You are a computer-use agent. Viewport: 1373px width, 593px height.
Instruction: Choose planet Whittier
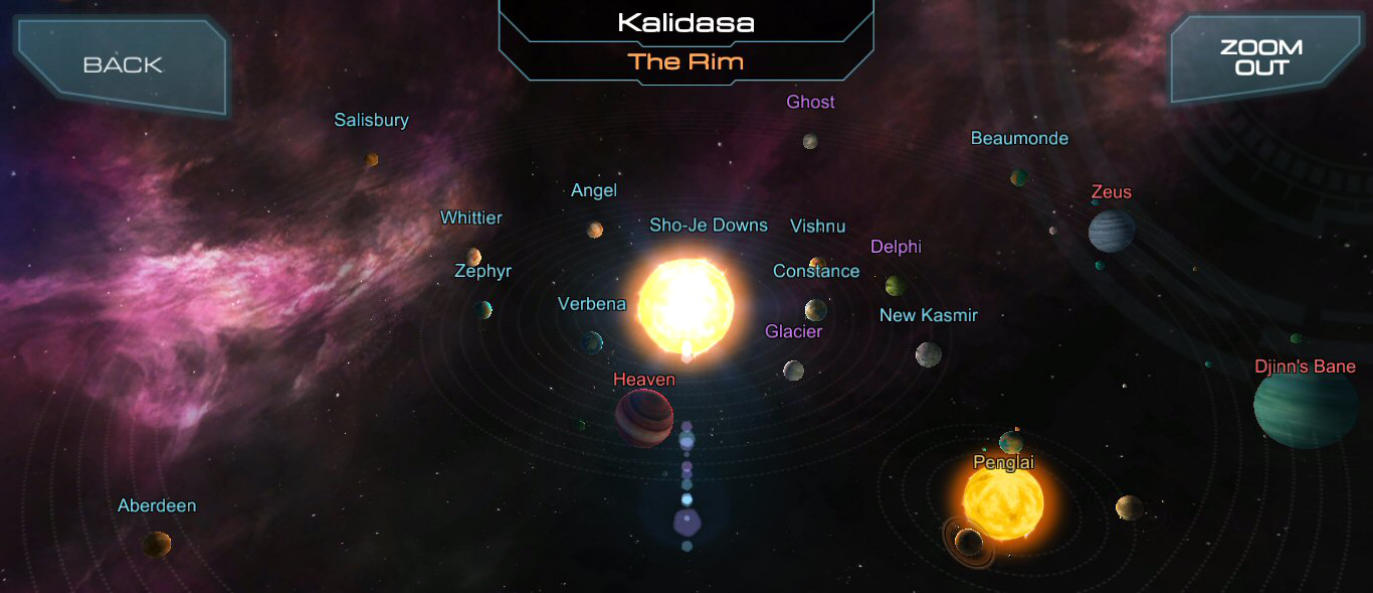pyautogui.click(x=474, y=257)
